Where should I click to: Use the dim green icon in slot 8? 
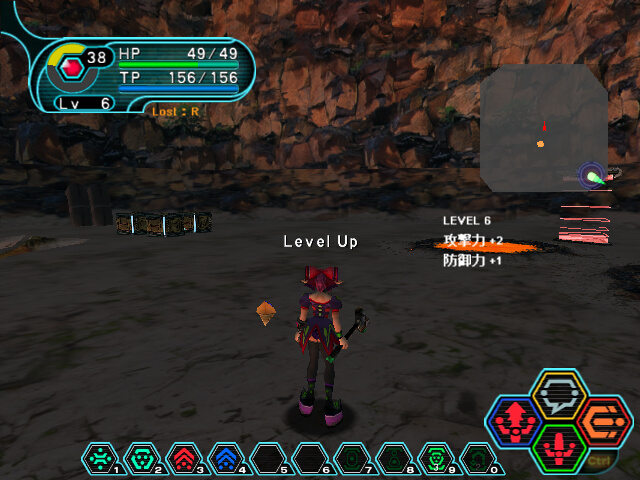[393, 457]
